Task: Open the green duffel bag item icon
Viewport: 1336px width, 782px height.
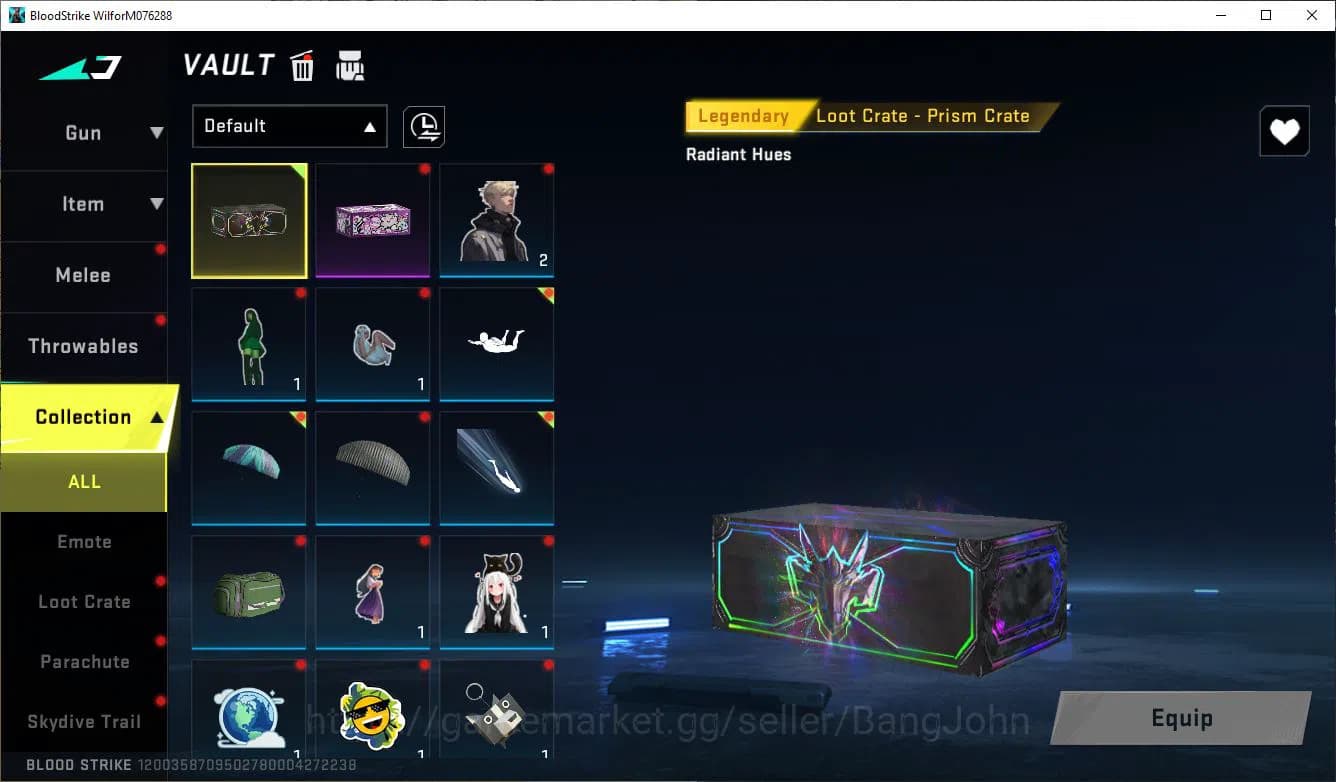Action: click(x=248, y=590)
